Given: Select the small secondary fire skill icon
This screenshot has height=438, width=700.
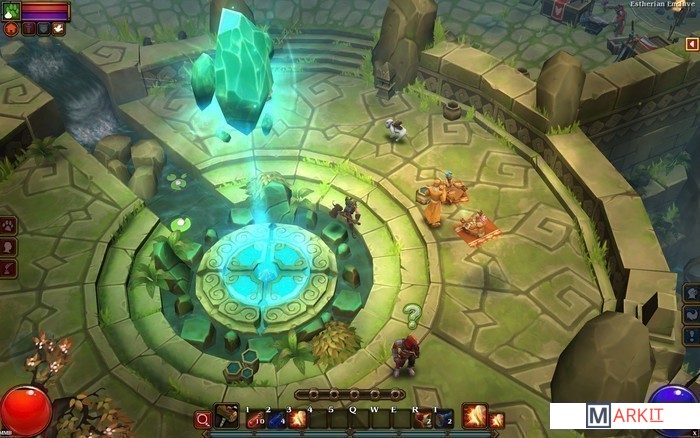Looking at the screenshot, I should (x=497, y=420).
